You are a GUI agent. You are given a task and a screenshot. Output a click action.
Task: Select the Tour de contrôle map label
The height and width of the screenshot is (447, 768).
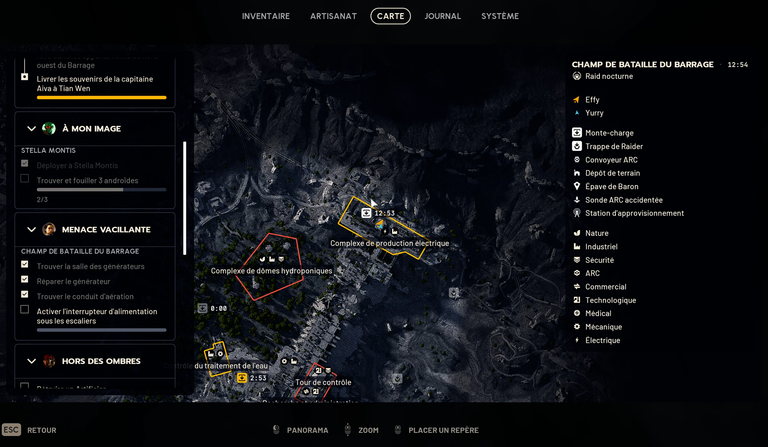pos(323,382)
